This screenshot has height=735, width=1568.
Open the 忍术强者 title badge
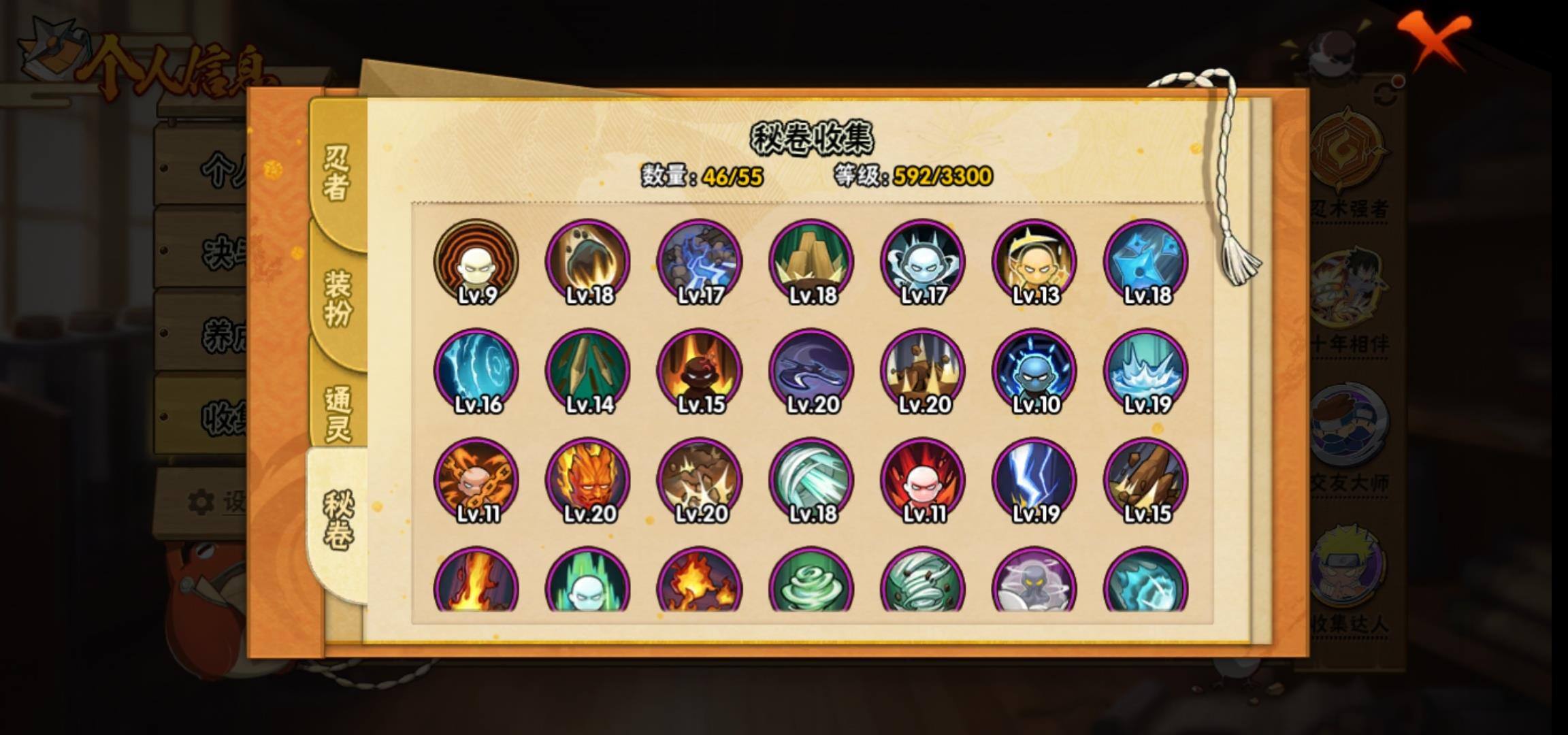(x=1348, y=163)
